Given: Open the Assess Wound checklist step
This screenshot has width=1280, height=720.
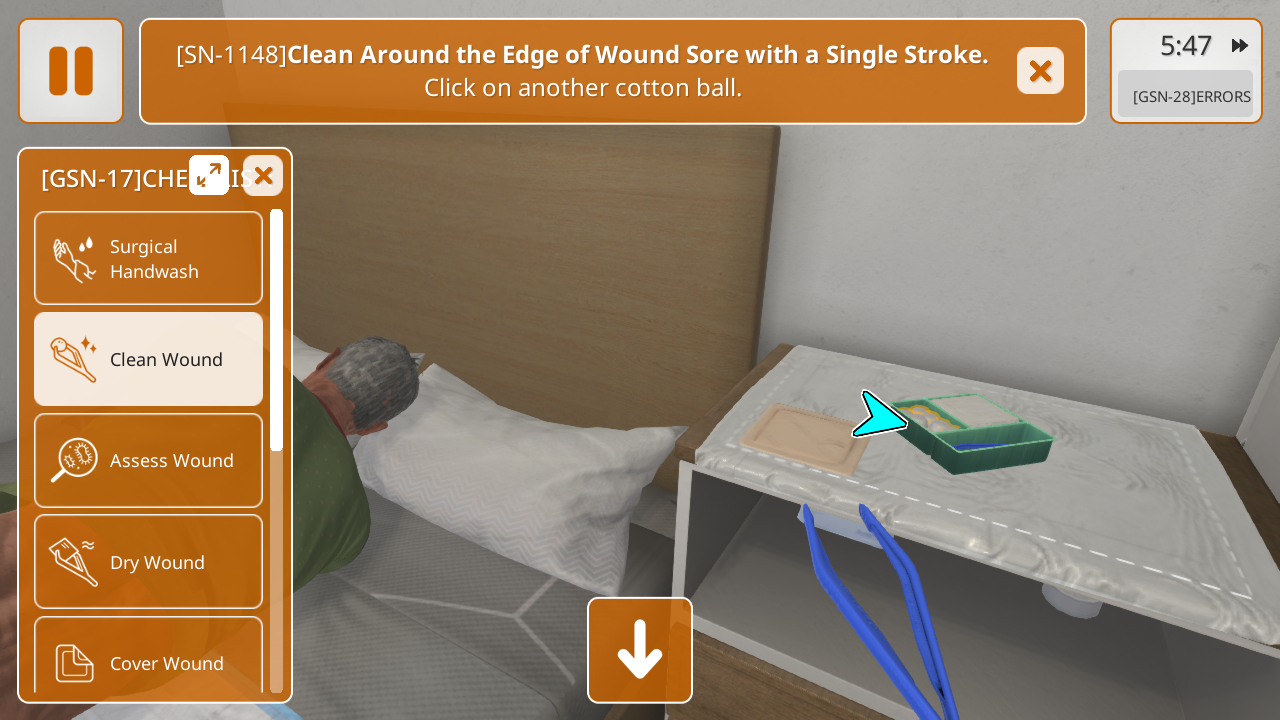Looking at the screenshot, I should (x=149, y=460).
